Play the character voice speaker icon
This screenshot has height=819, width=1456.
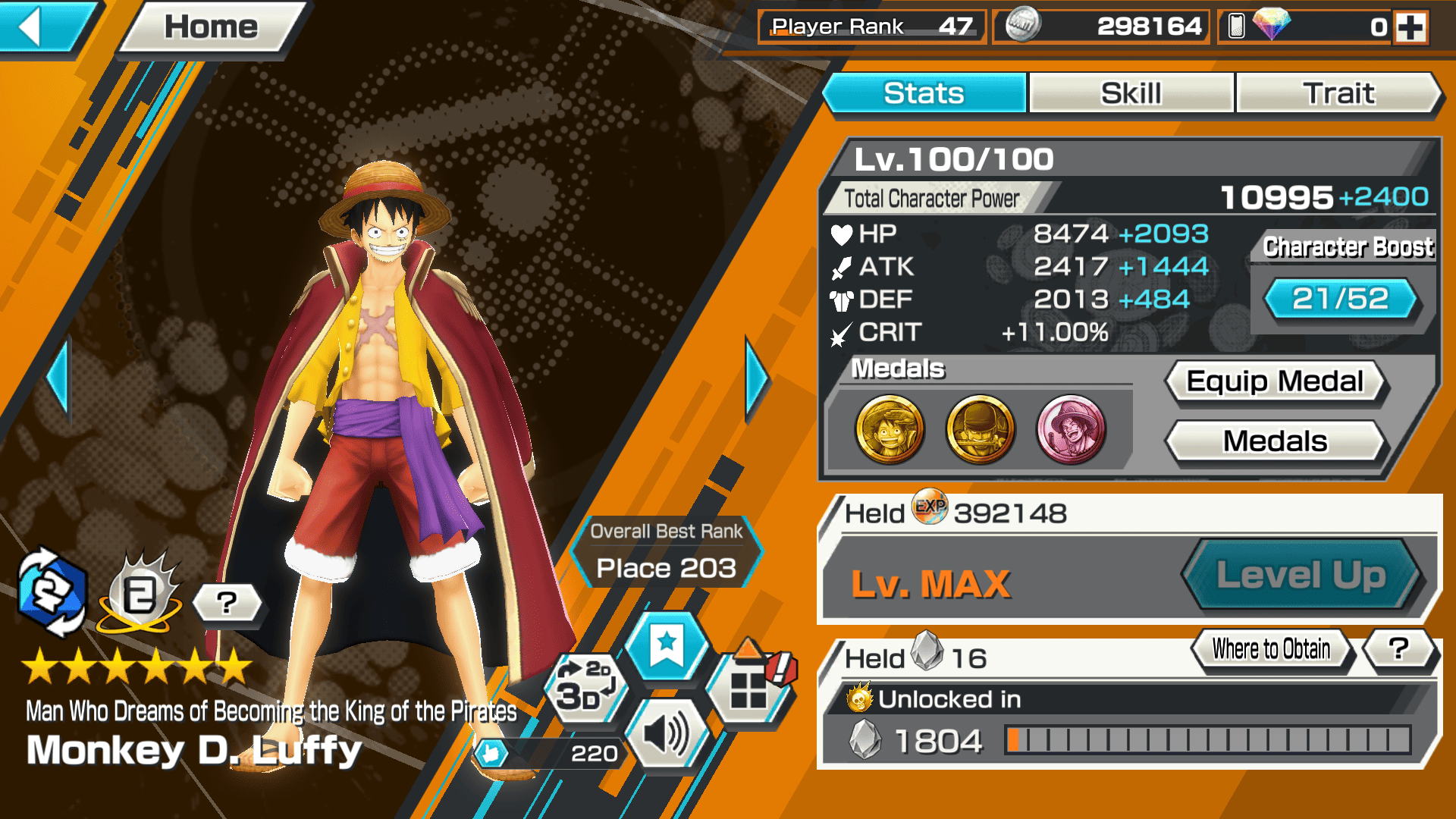(x=667, y=734)
